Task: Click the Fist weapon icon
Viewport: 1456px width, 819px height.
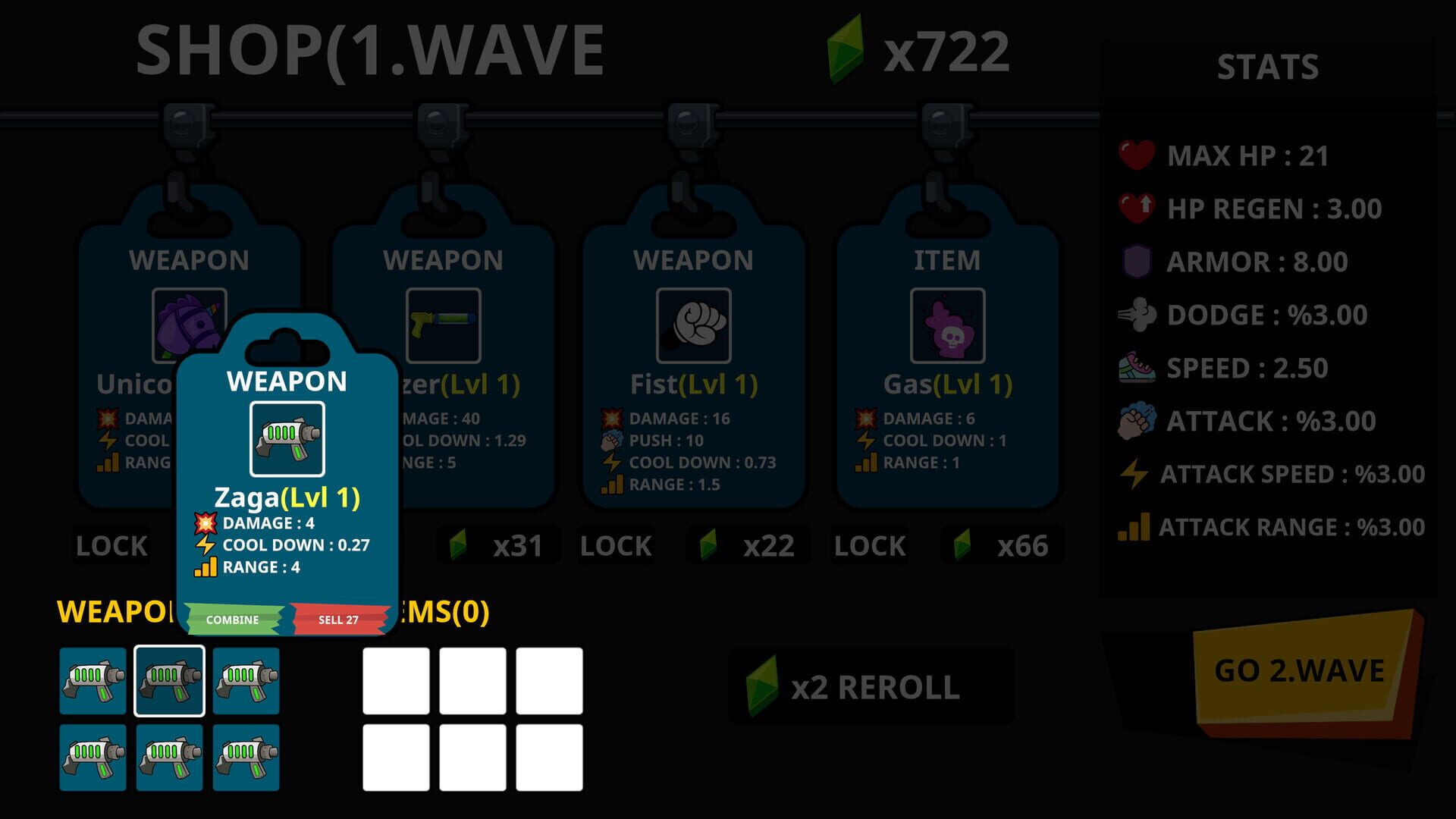Action: pyautogui.click(x=694, y=326)
